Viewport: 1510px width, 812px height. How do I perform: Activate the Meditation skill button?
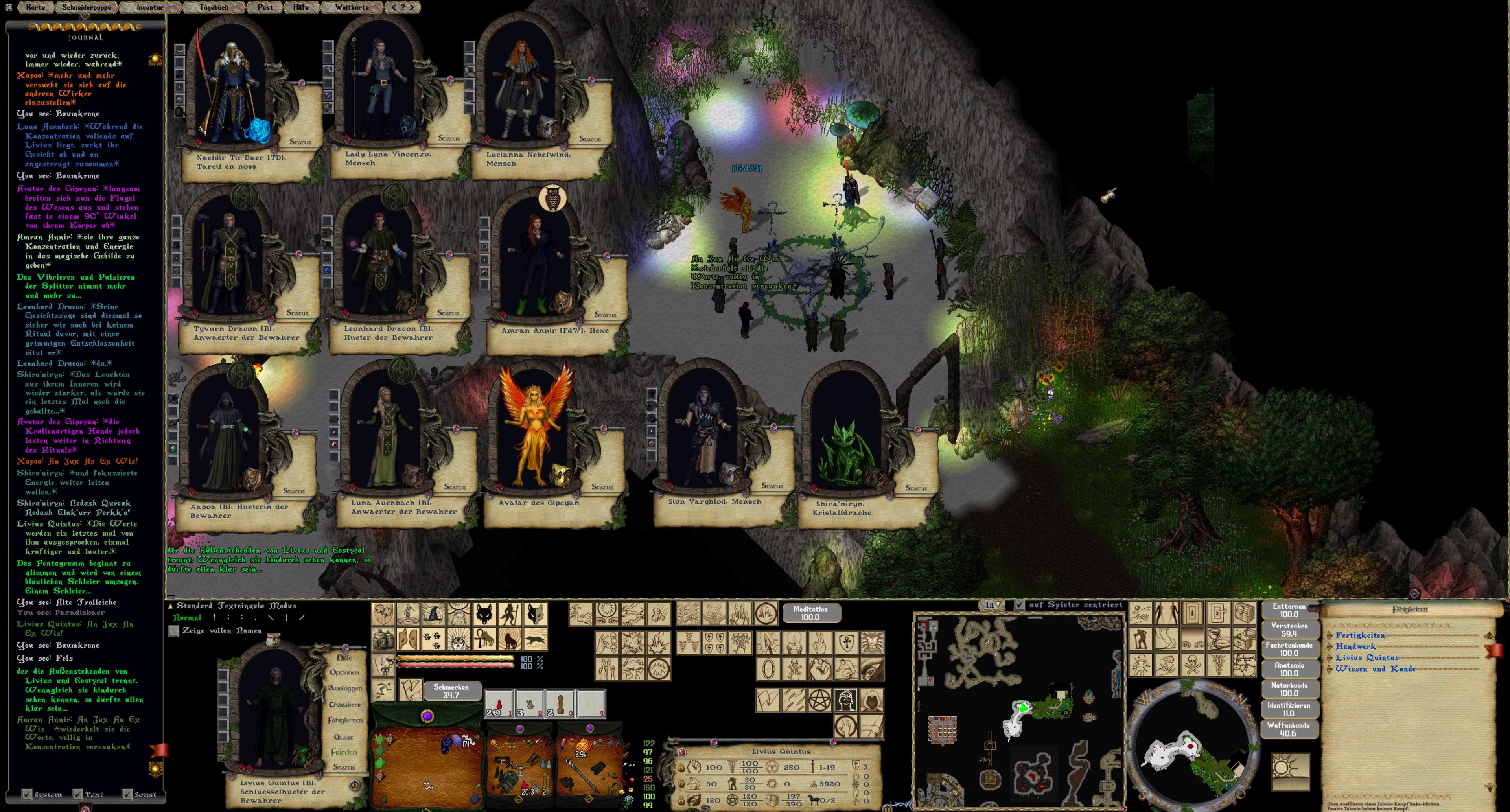[x=810, y=613]
